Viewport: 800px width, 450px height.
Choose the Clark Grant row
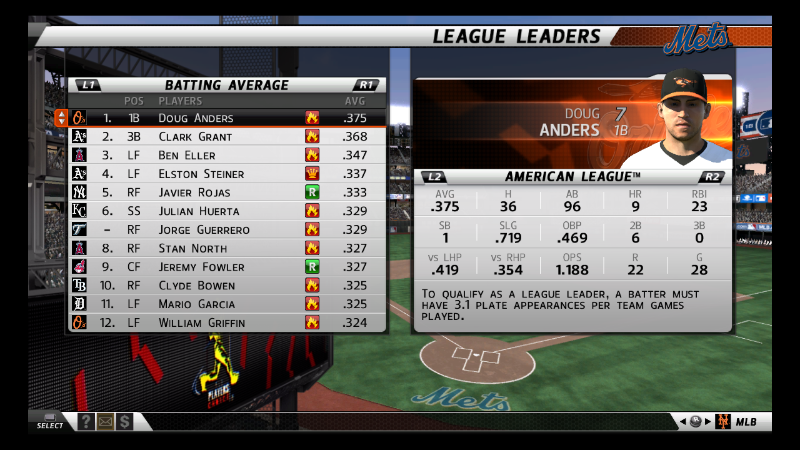pos(195,136)
